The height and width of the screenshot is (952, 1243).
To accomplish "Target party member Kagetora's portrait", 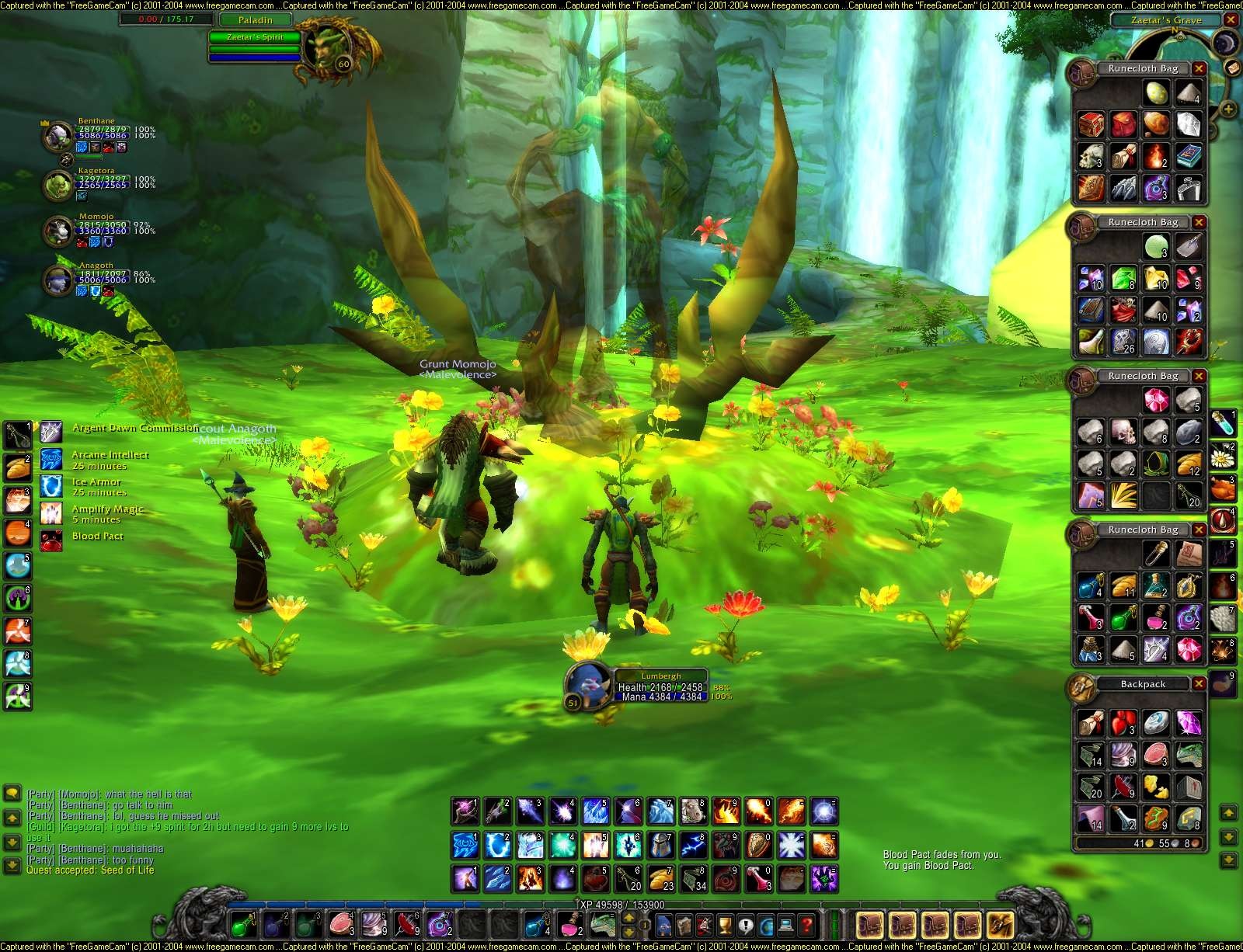I will tap(56, 186).
